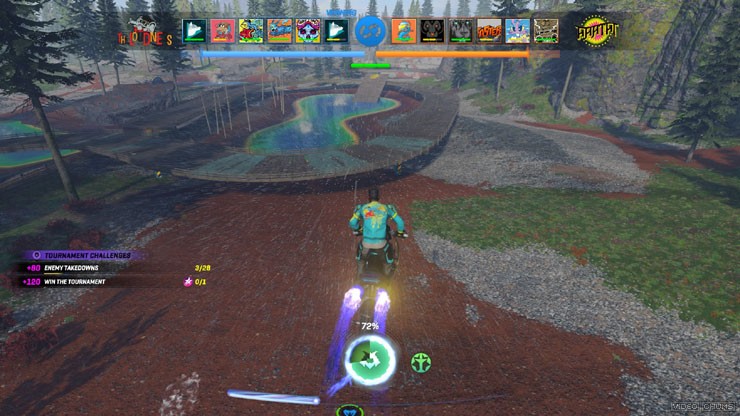The image size is (740, 416).
Task: Open the Tournament Challenges tracker header
Action: pos(80,255)
